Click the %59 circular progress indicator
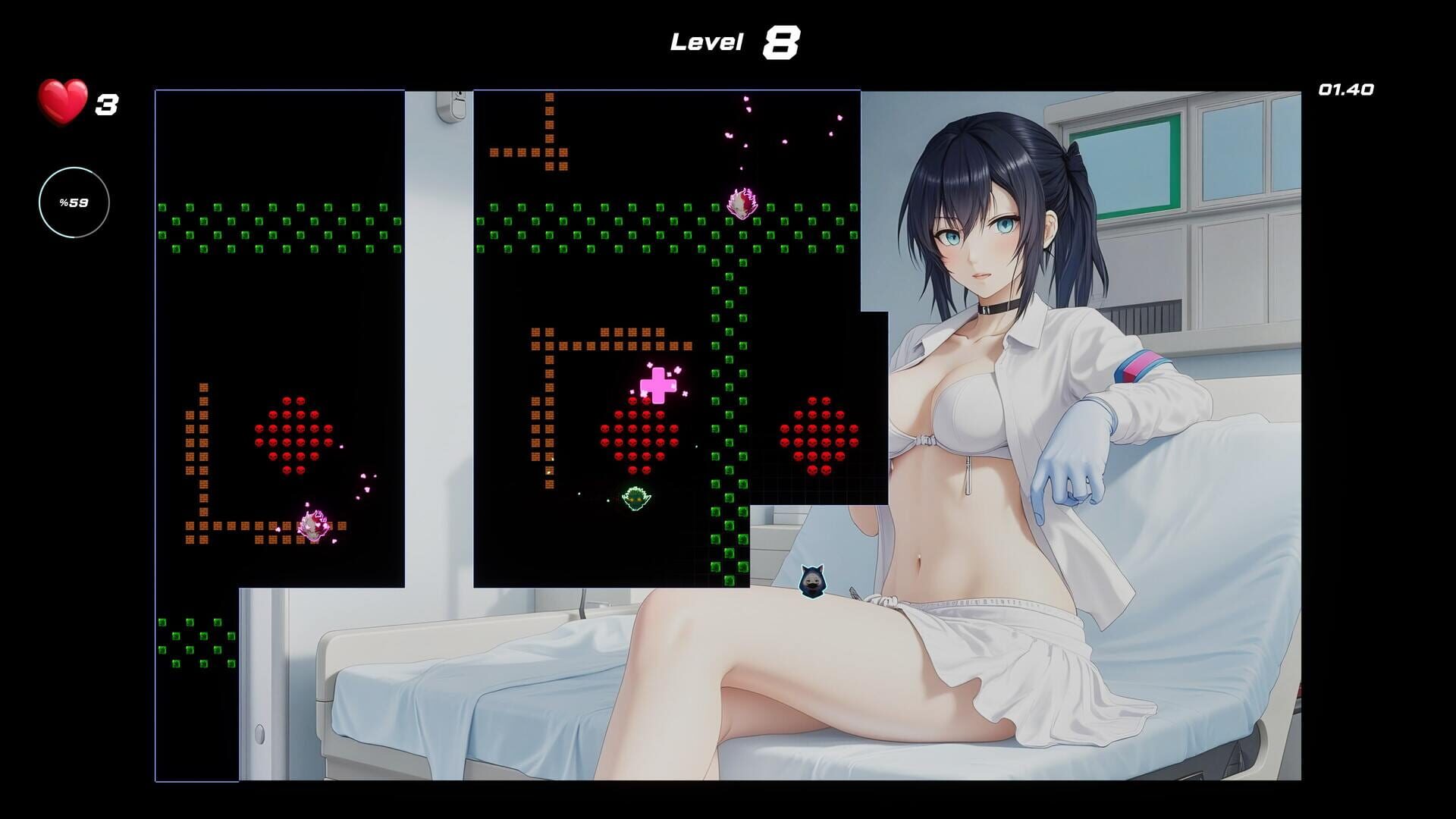The width and height of the screenshot is (1456, 819). 73,202
